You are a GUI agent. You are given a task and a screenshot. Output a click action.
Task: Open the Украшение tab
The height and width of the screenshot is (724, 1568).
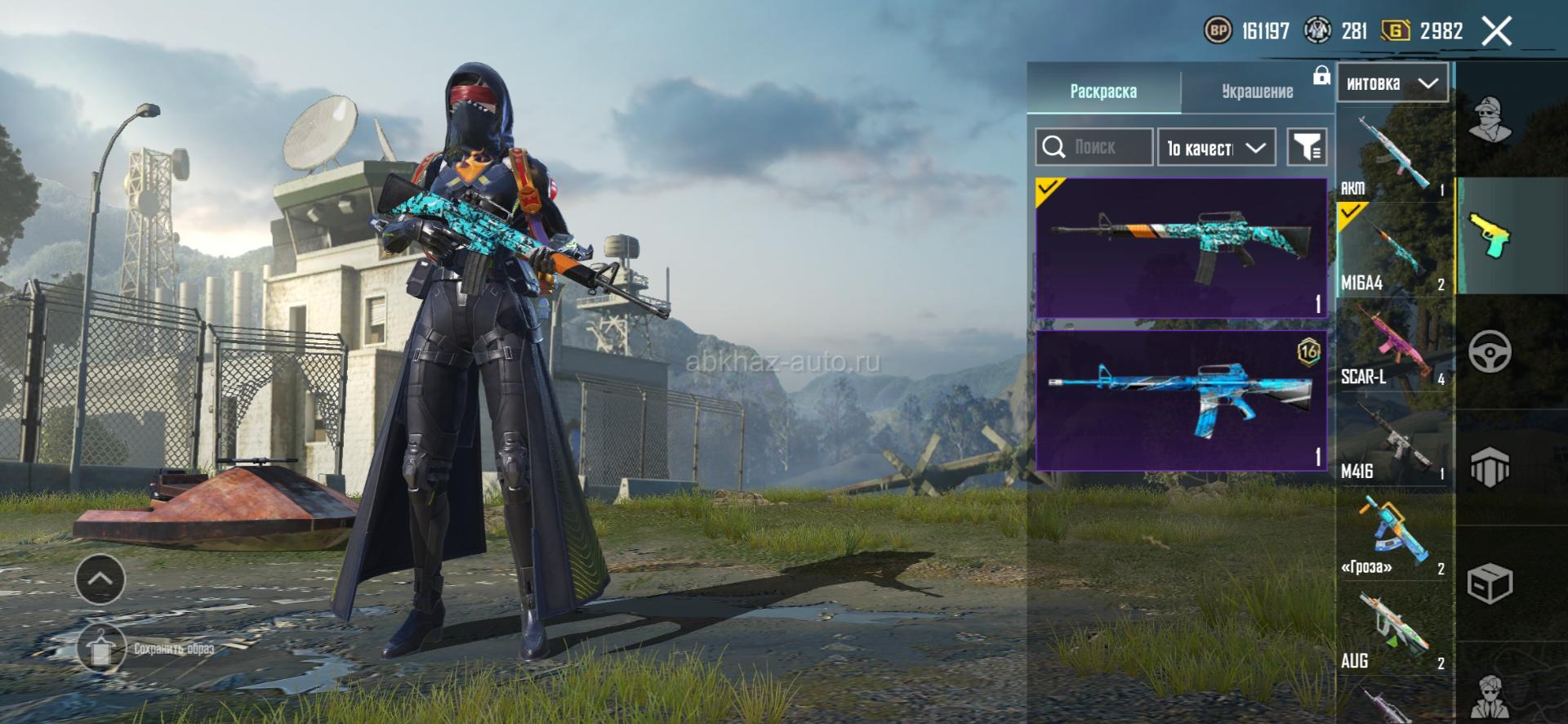(x=1257, y=91)
